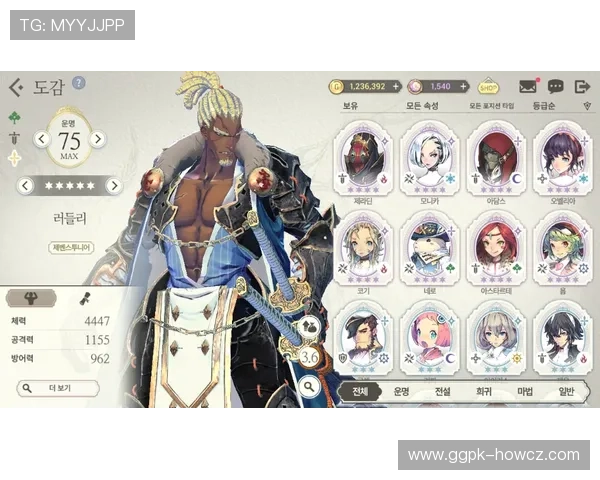Open the chat speech bubble
This screenshot has width=600, height=480.
555,87
